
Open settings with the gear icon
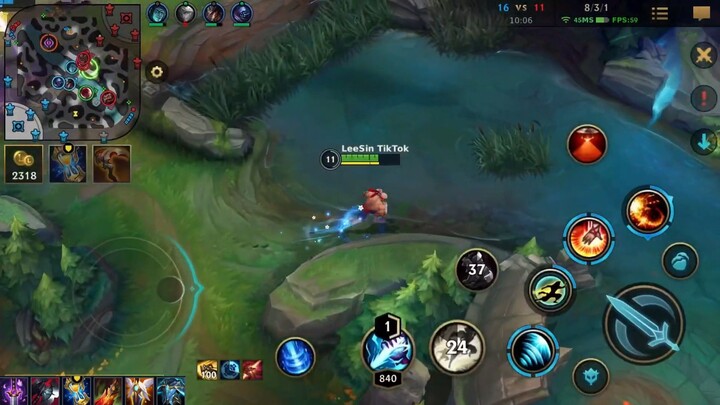tap(156, 71)
